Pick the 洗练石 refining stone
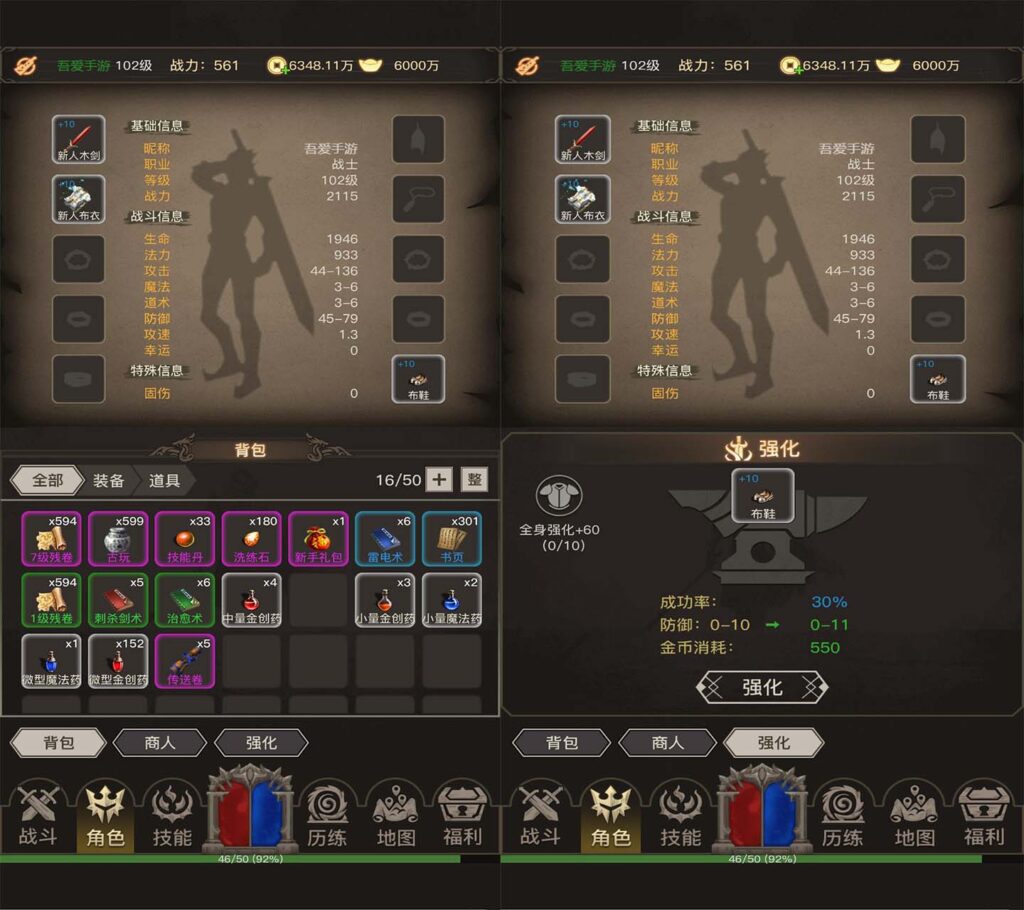 tap(251, 539)
